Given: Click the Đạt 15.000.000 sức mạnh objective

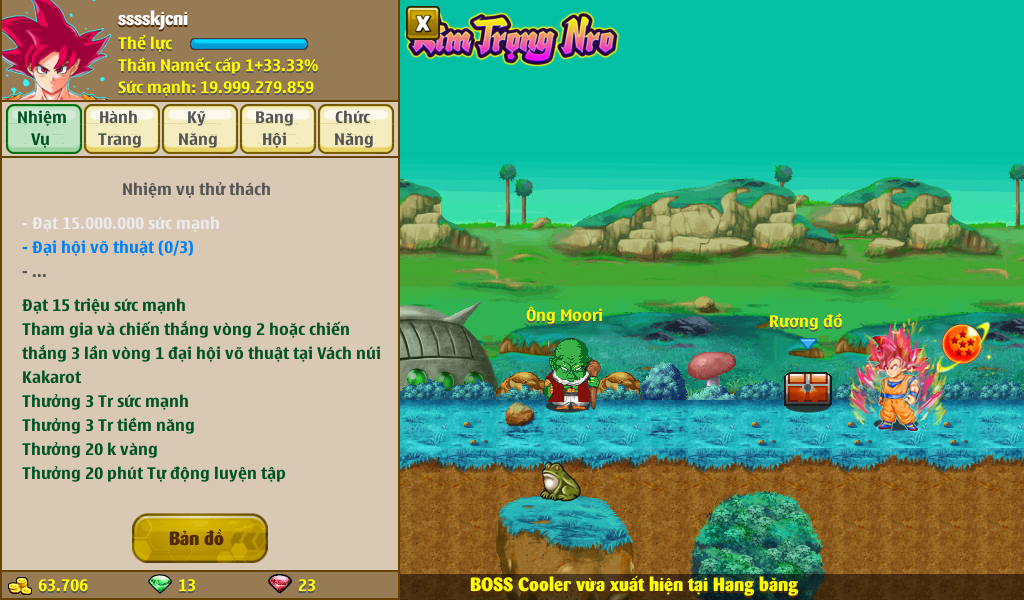Looking at the screenshot, I should (121, 223).
